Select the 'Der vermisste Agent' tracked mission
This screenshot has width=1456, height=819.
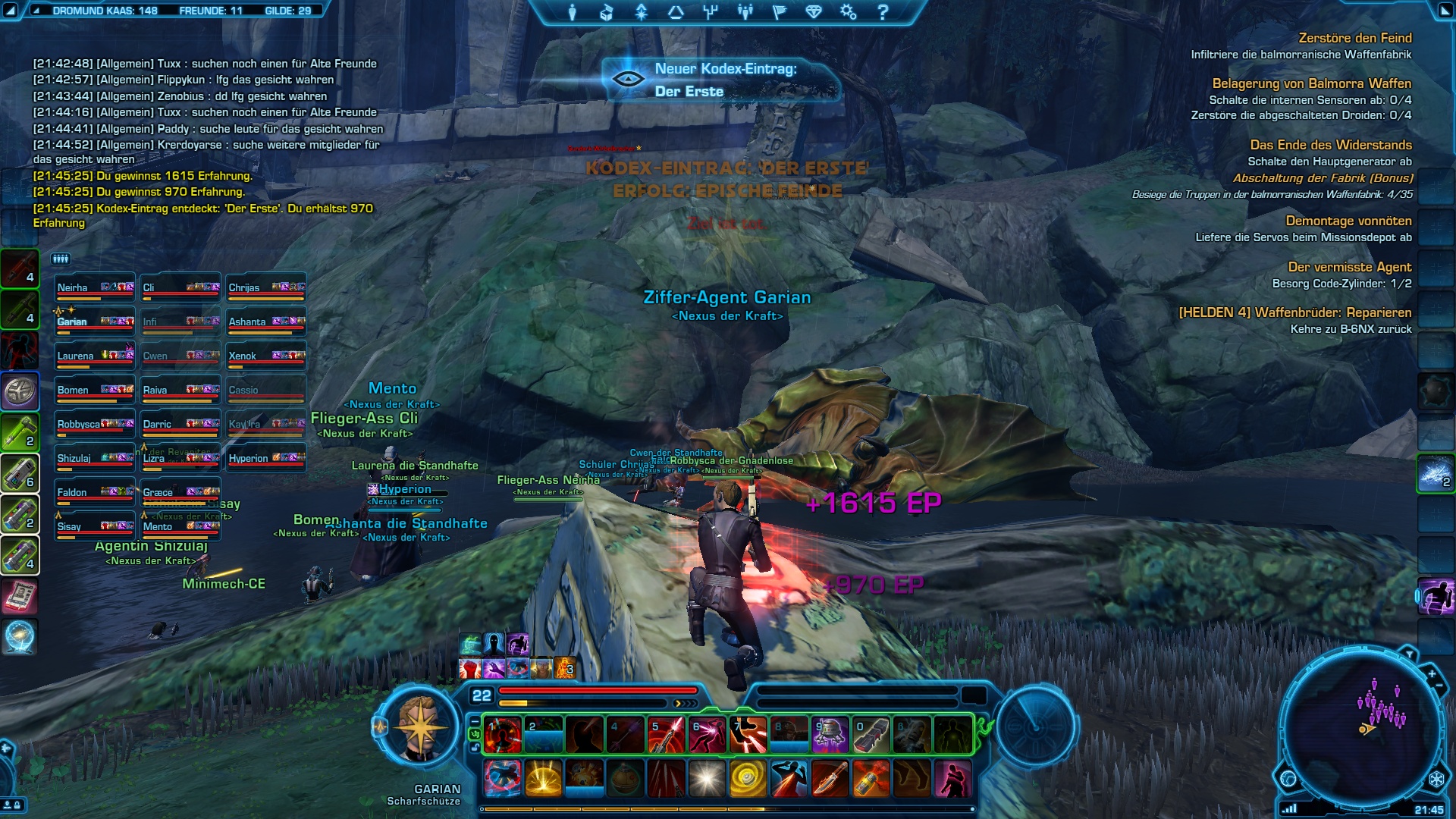[1349, 267]
